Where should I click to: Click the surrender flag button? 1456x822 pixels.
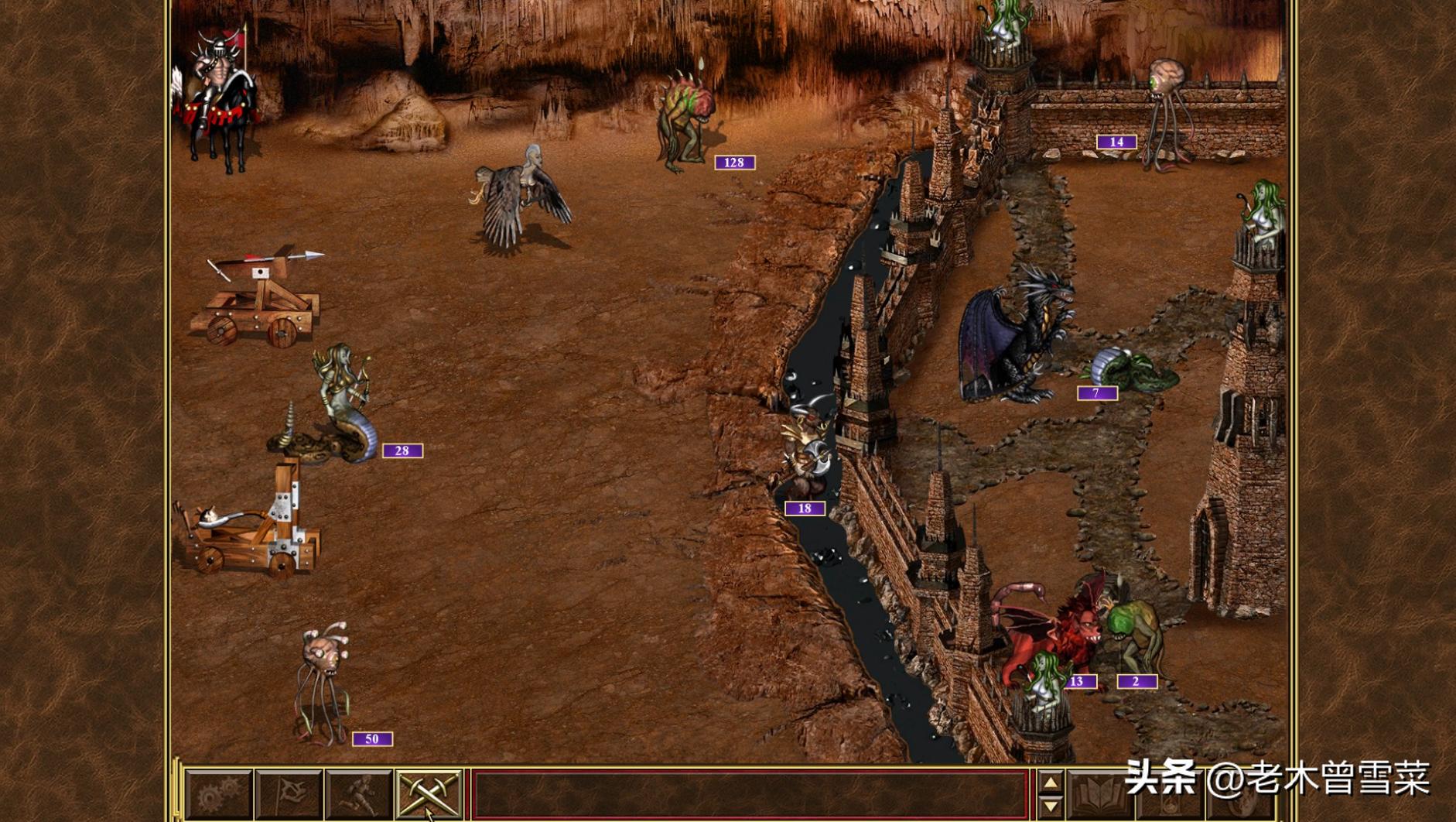pyautogui.click(x=289, y=796)
